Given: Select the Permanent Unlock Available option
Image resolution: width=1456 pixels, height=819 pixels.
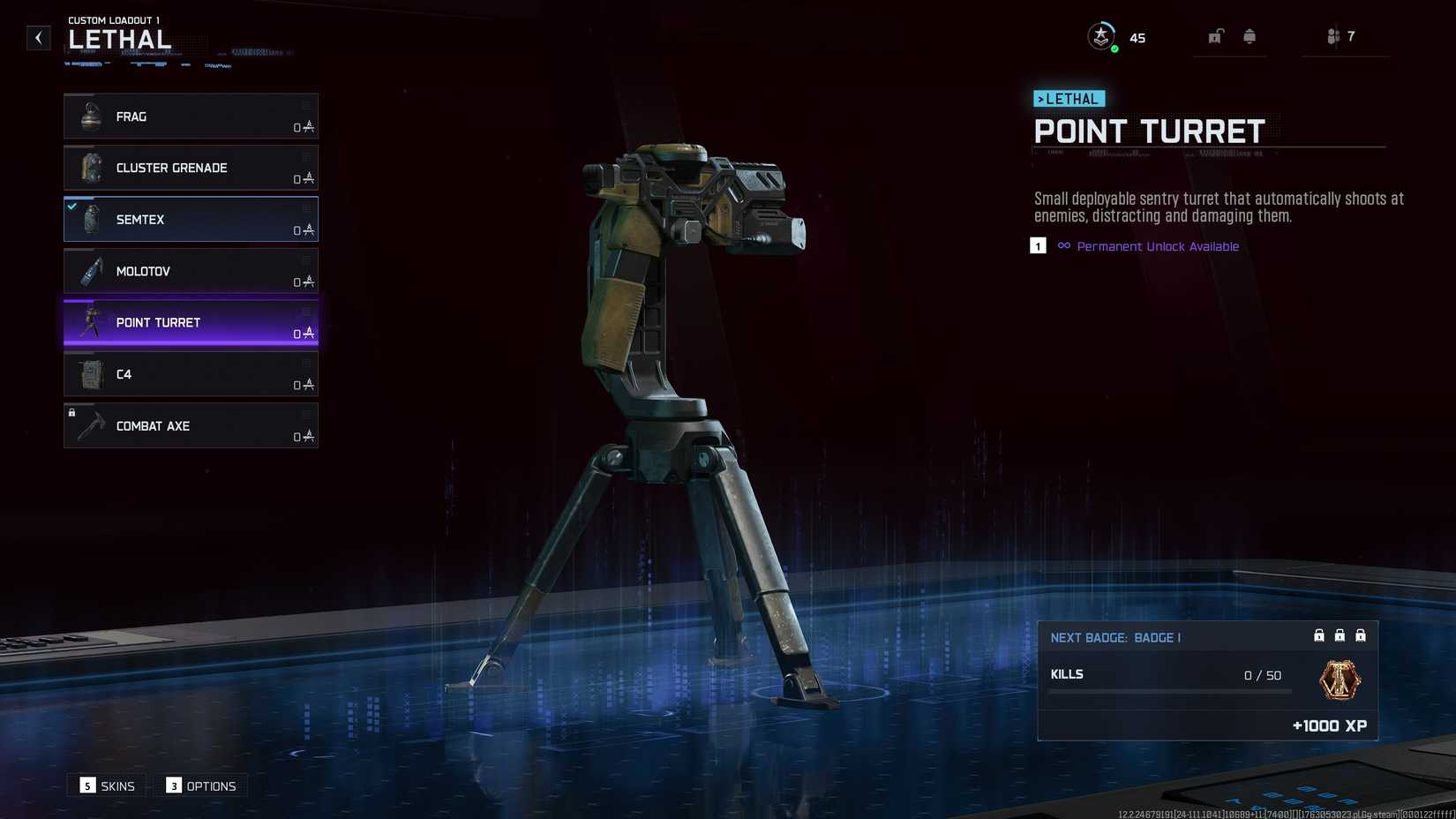Looking at the screenshot, I should pos(1157,246).
